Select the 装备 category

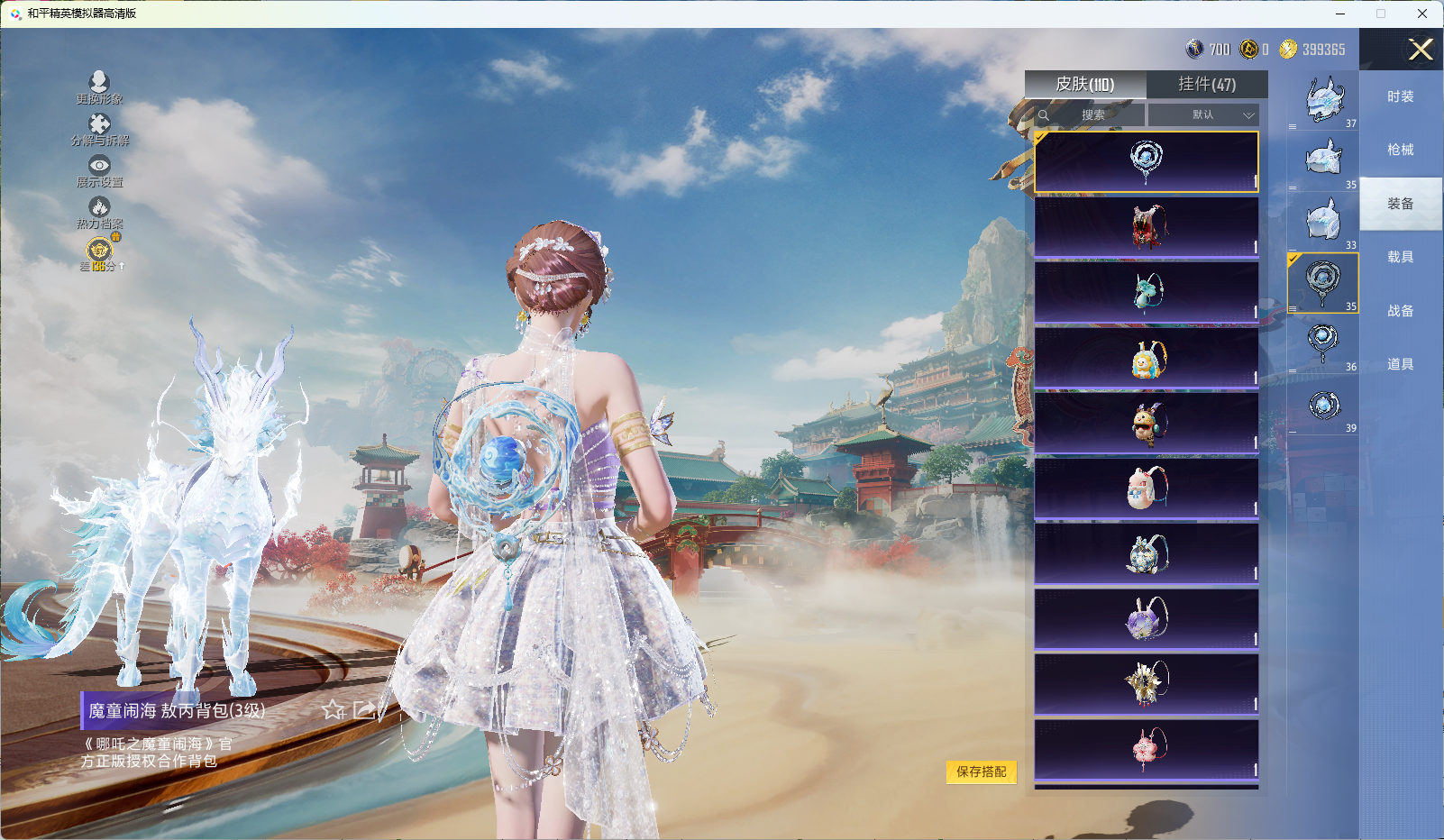click(1400, 204)
